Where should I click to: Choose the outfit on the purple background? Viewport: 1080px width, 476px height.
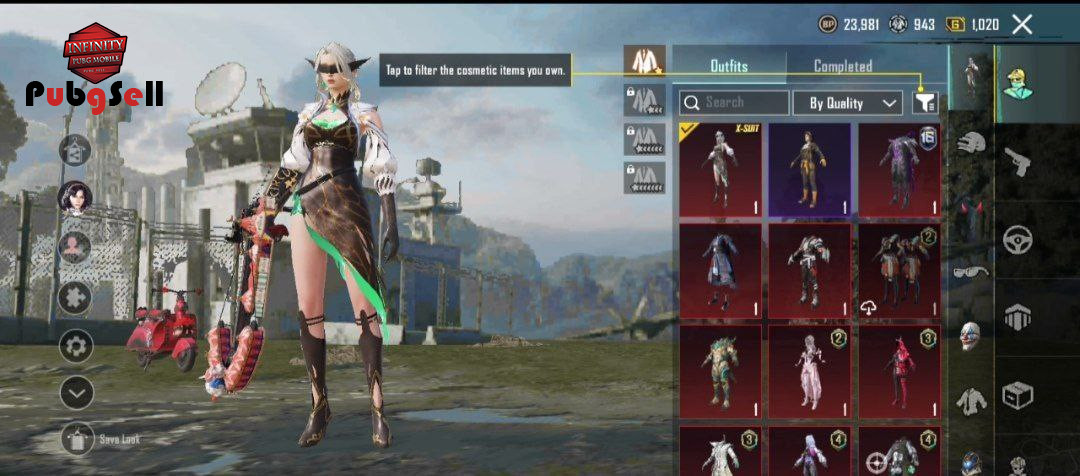(809, 169)
